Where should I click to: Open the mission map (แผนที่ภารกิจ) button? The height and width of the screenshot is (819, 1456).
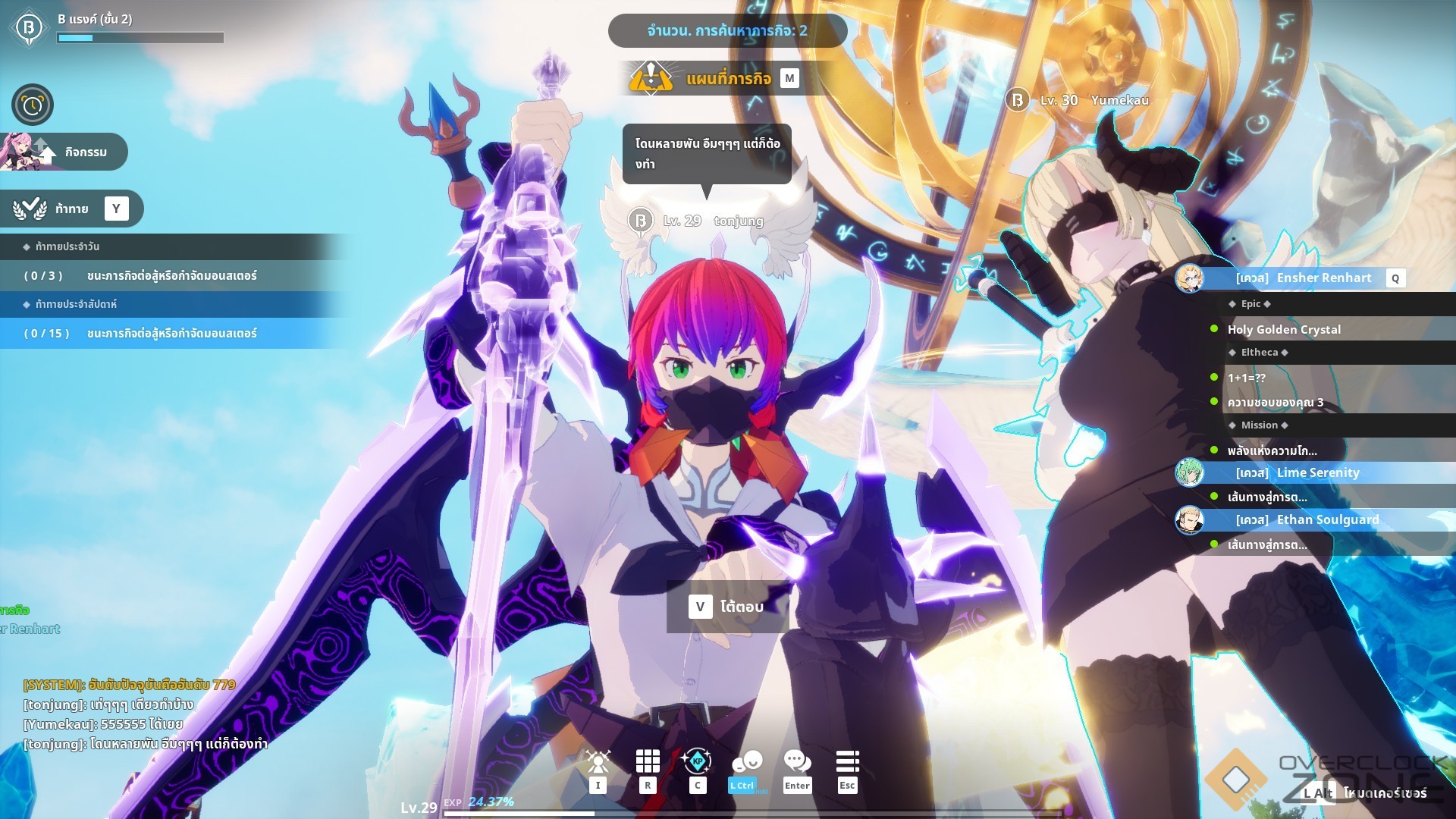tap(726, 78)
